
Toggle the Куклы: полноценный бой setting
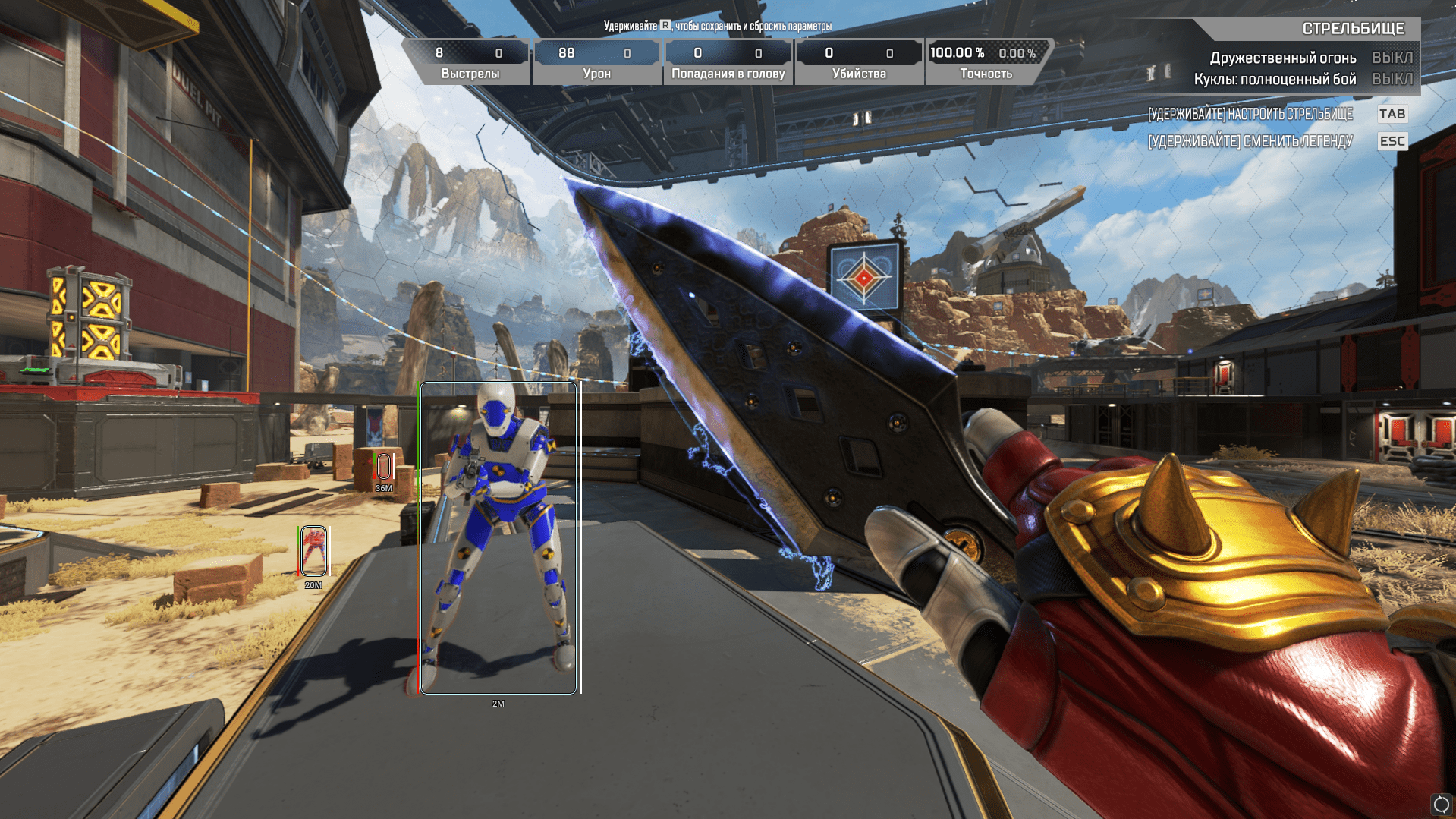click(x=1392, y=79)
